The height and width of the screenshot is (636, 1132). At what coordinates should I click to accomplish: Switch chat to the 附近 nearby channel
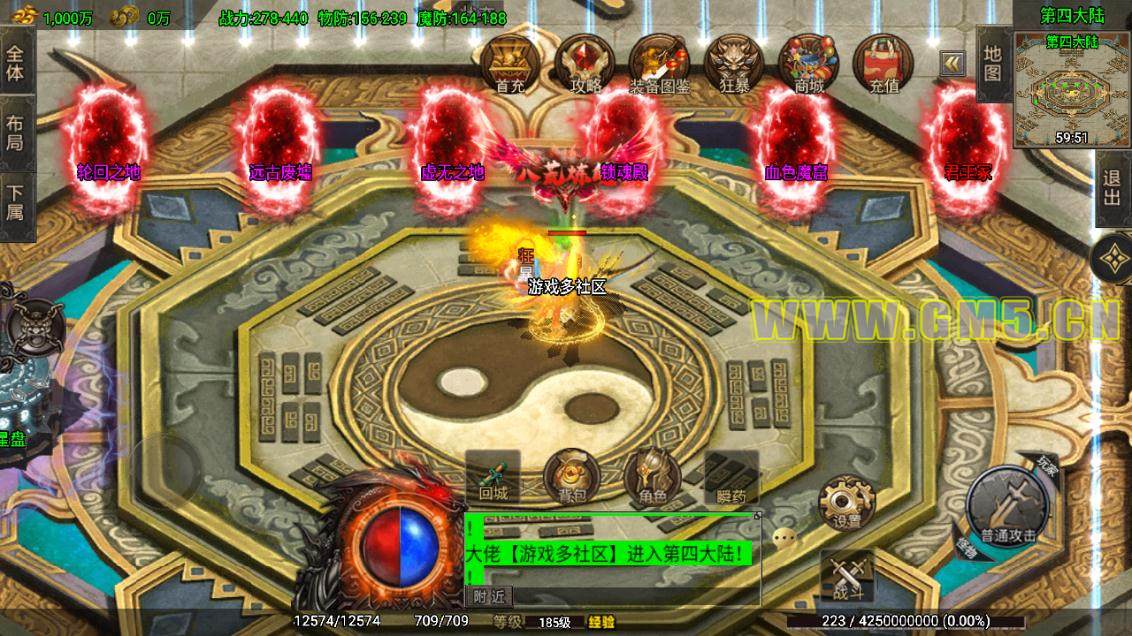coord(490,597)
